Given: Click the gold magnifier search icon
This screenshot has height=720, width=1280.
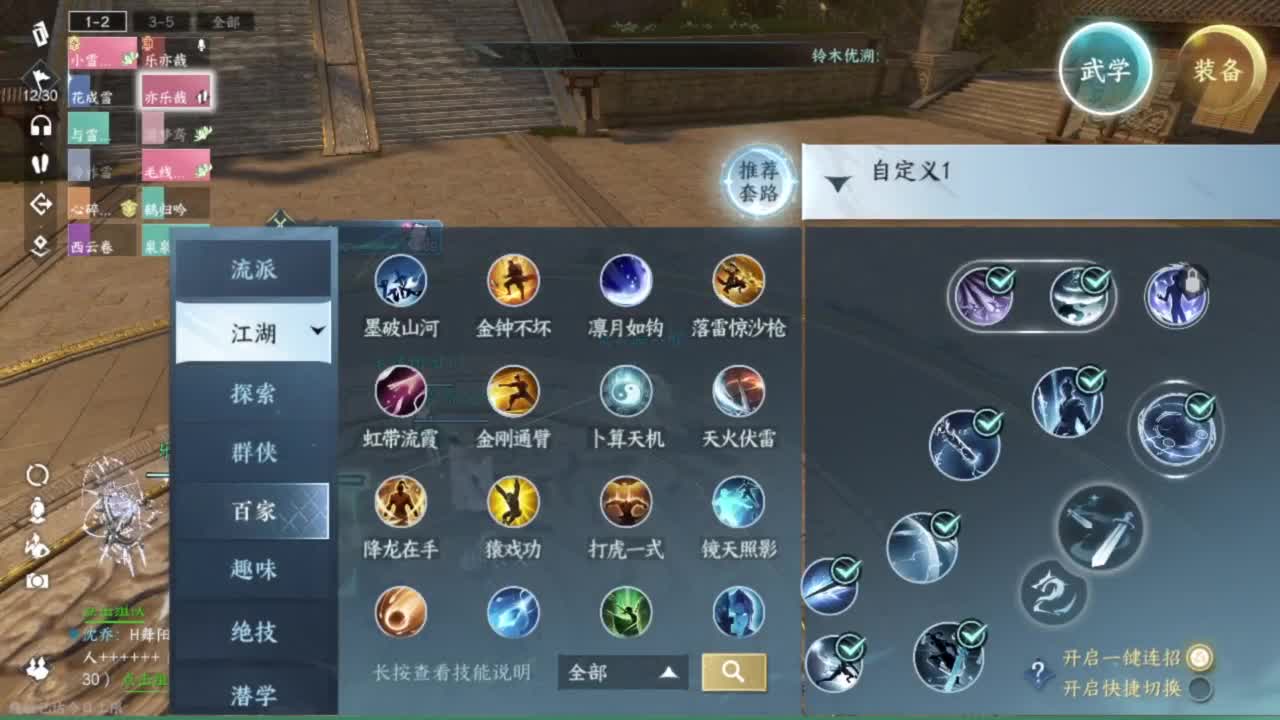Looking at the screenshot, I should [x=734, y=673].
